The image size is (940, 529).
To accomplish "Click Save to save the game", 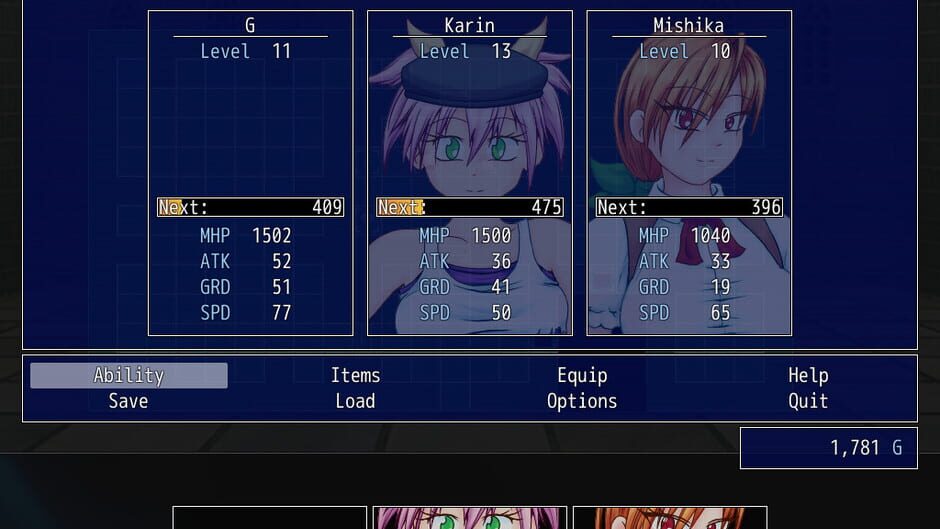I will click(x=129, y=401).
